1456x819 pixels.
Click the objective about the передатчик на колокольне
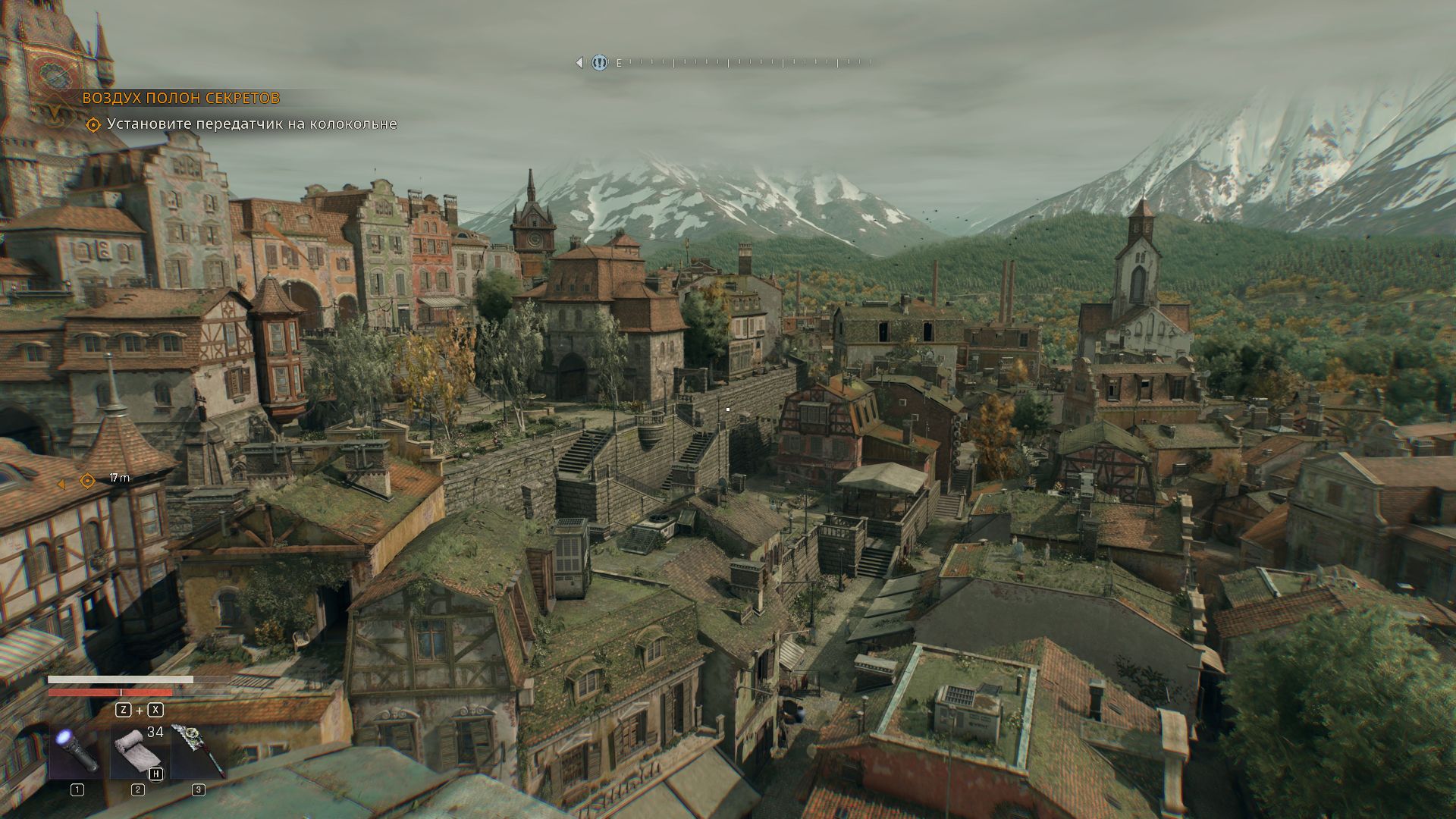(251, 124)
